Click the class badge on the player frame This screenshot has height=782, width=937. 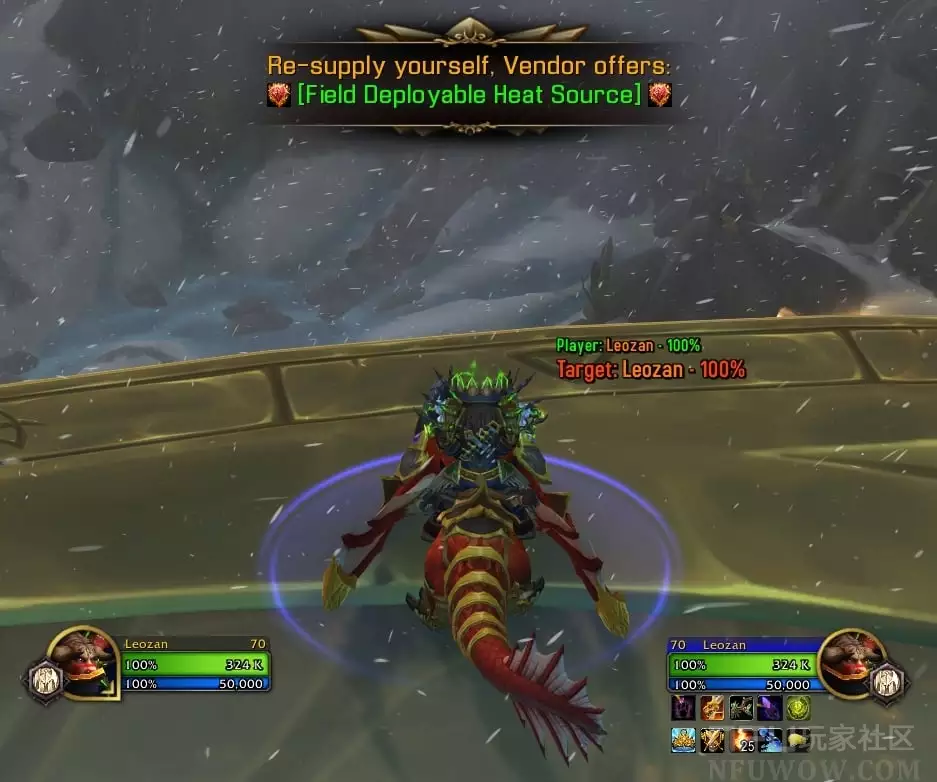click(45, 679)
